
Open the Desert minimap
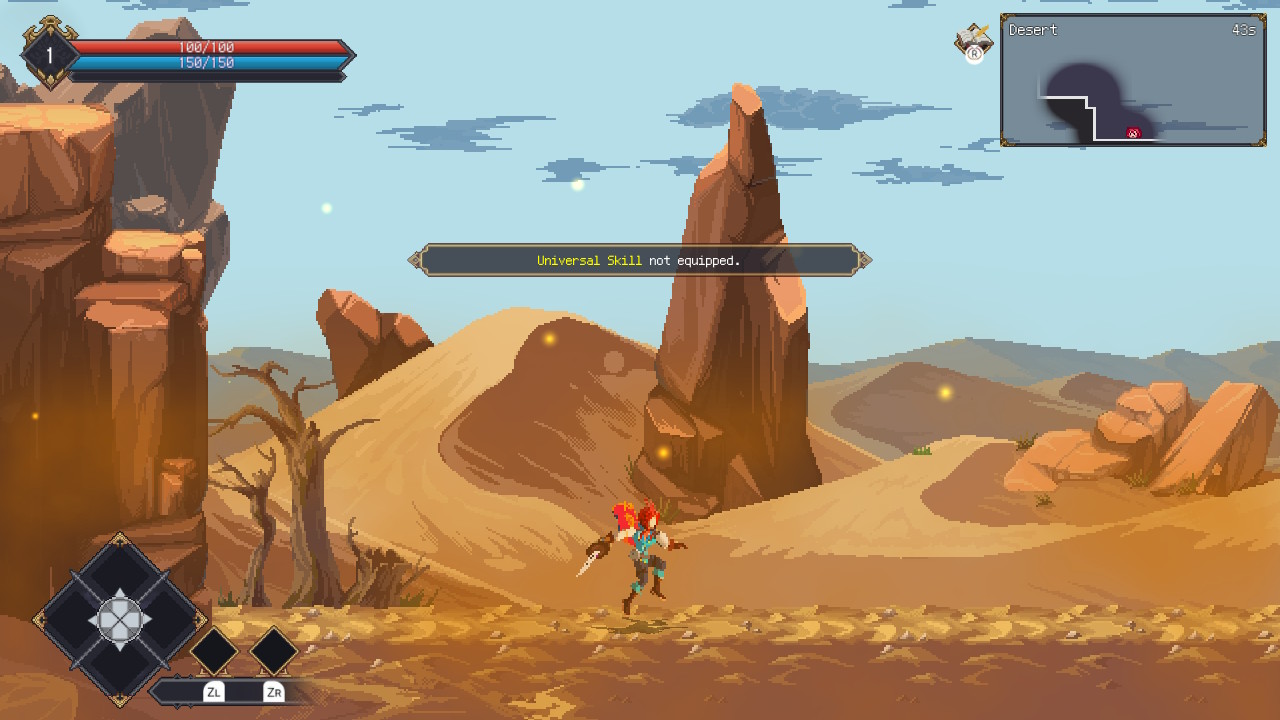pyautogui.click(x=1133, y=81)
